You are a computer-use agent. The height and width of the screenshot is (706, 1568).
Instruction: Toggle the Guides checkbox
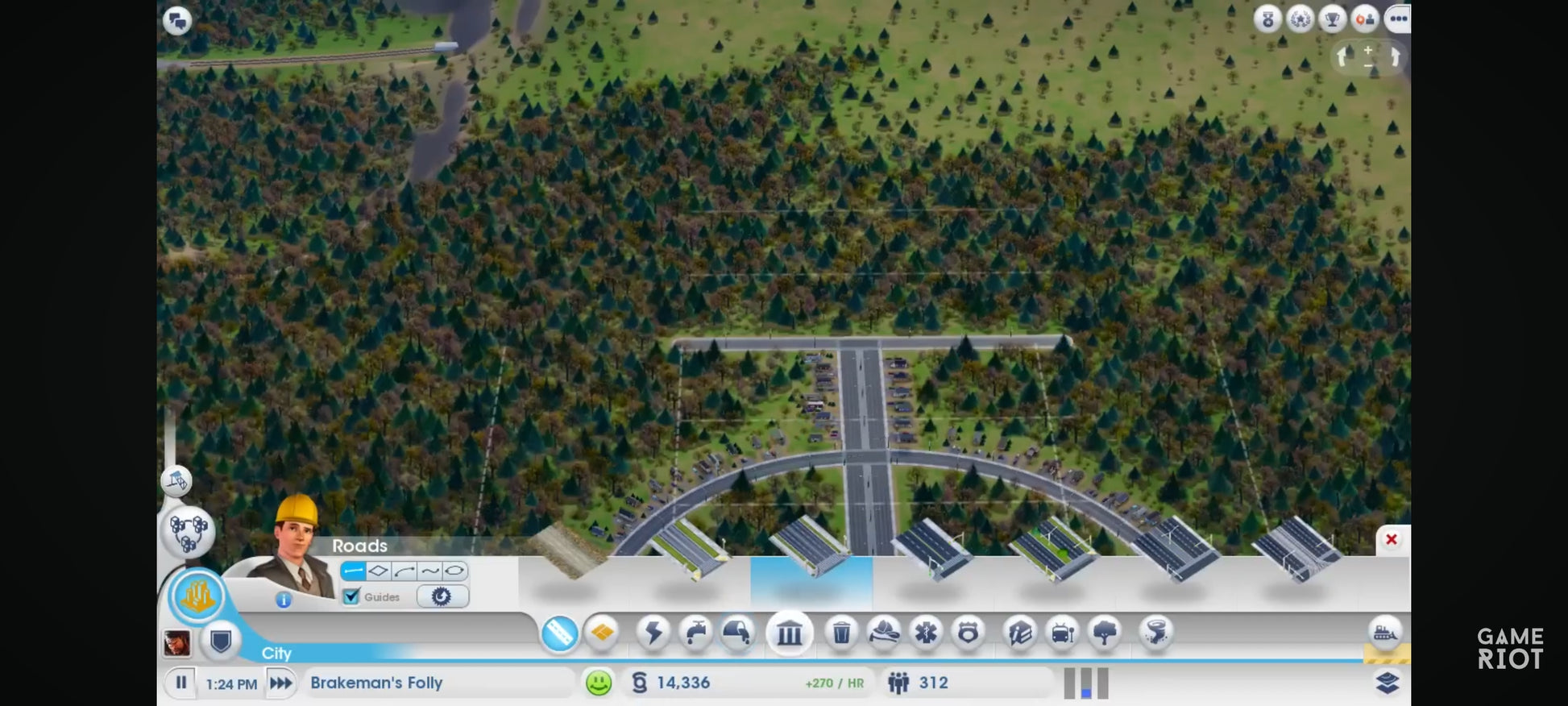(351, 596)
